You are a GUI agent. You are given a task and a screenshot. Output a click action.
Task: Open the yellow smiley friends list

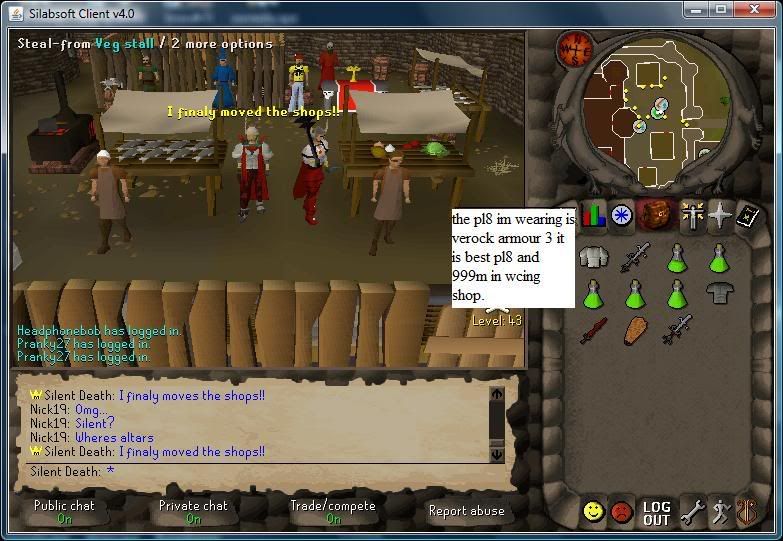594,512
